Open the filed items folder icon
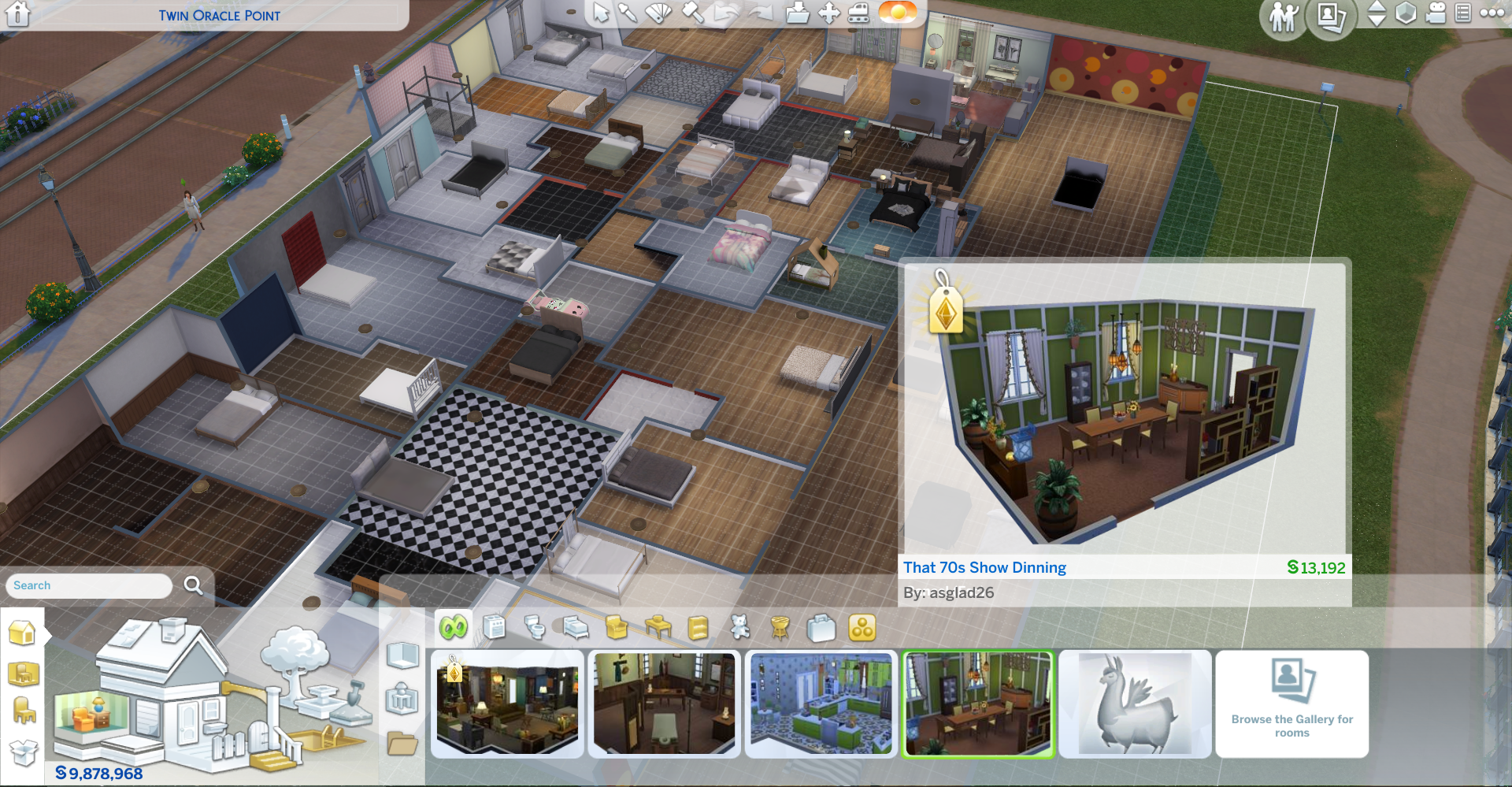 [x=402, y=743]
